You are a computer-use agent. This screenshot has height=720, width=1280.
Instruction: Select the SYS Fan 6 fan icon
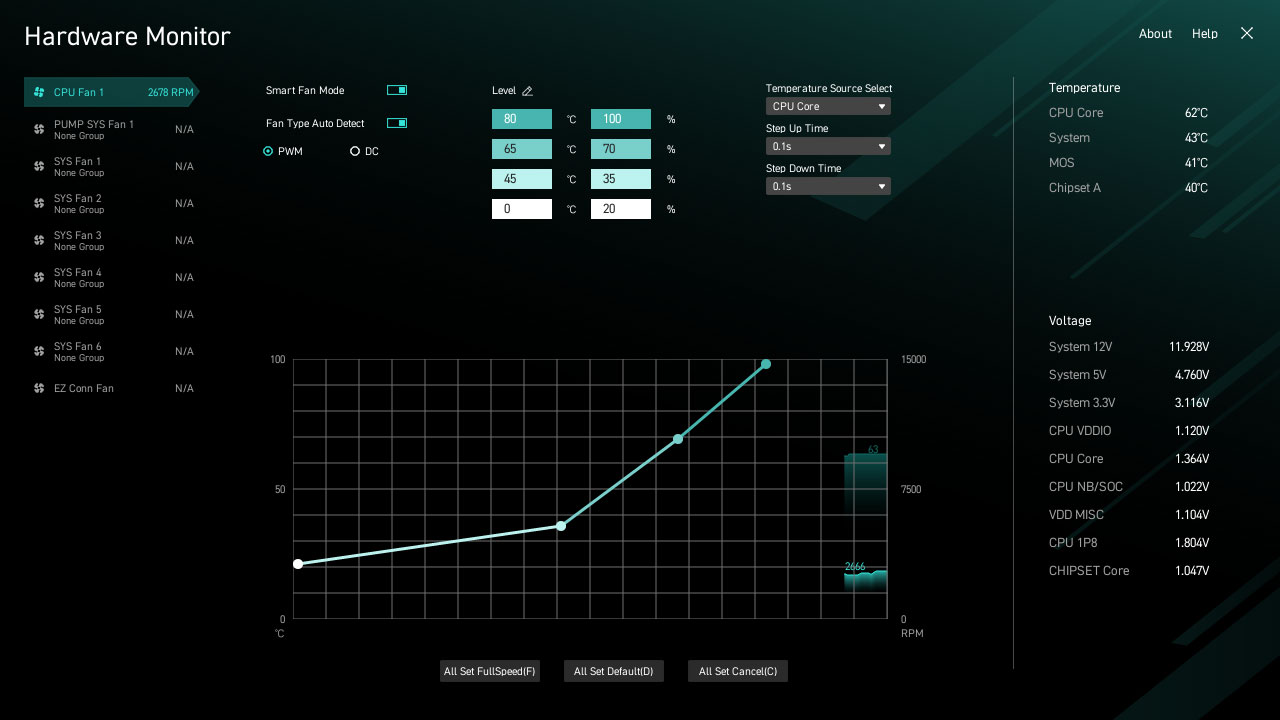(x=37, y=350)
